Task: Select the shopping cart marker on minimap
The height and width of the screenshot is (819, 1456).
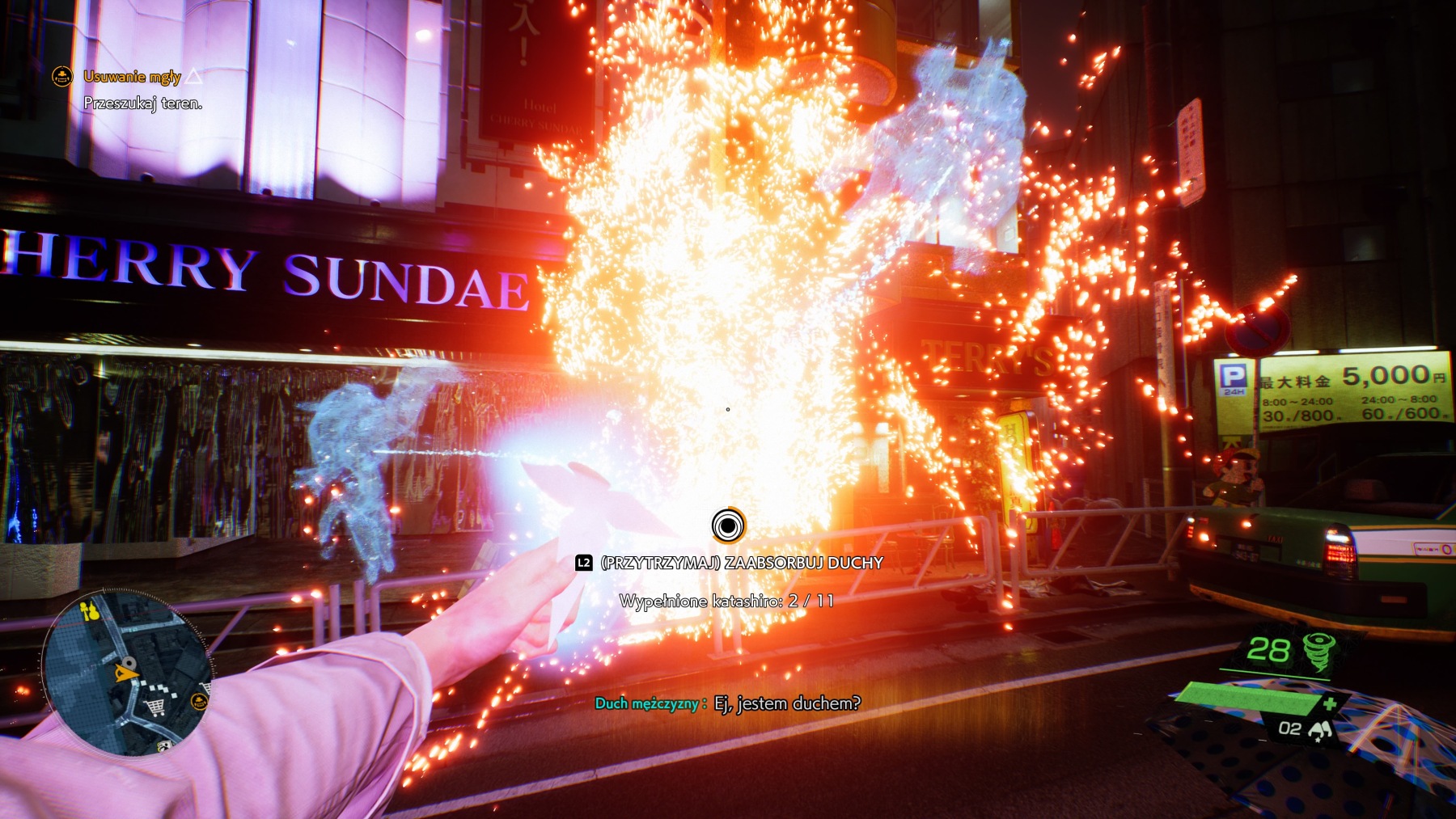Action: [x=154, y=708]
